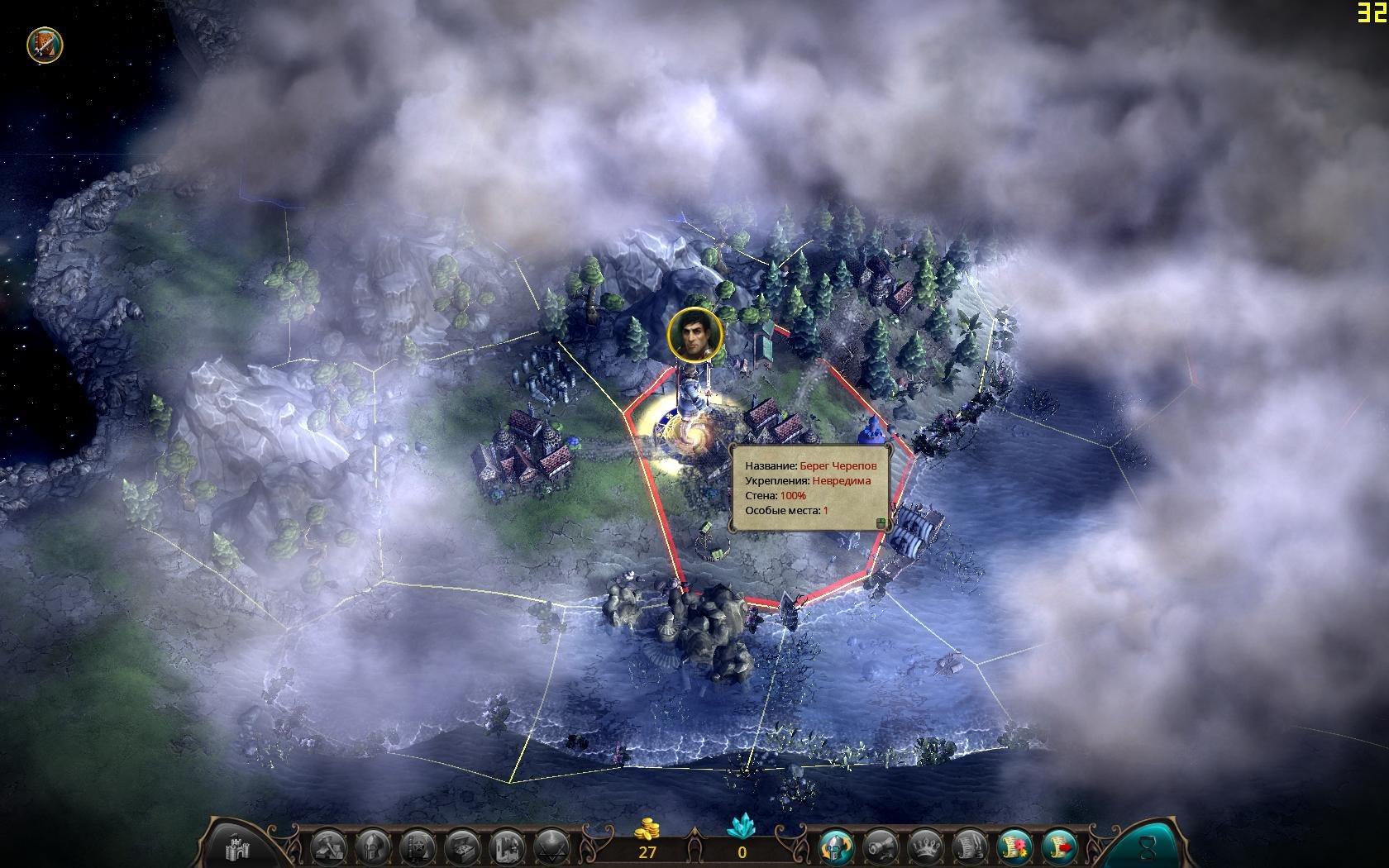Open the rolled scroll icon
1389x868 pixels.
881,847
